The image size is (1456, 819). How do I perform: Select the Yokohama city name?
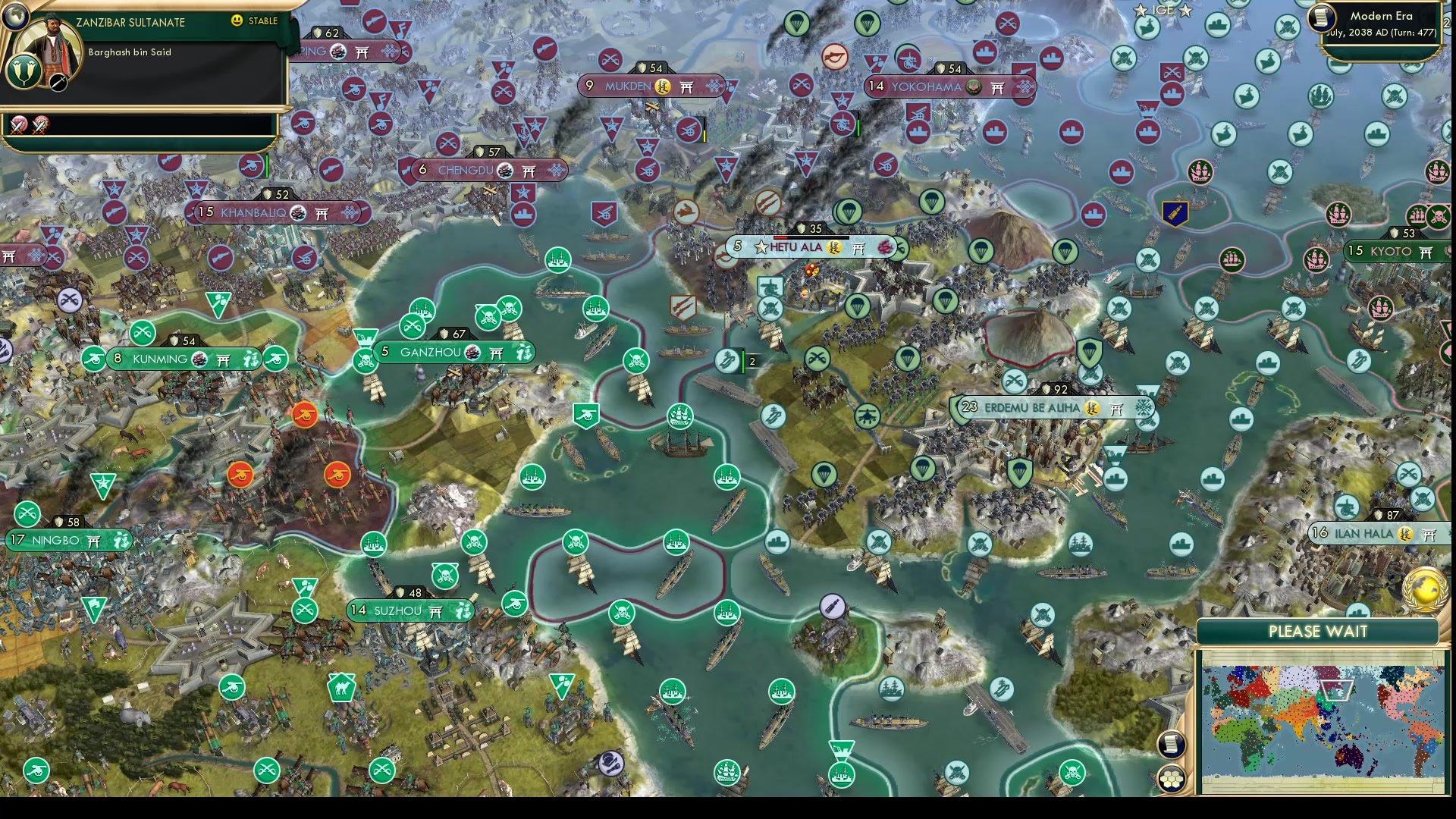click(x=927, y=86)
